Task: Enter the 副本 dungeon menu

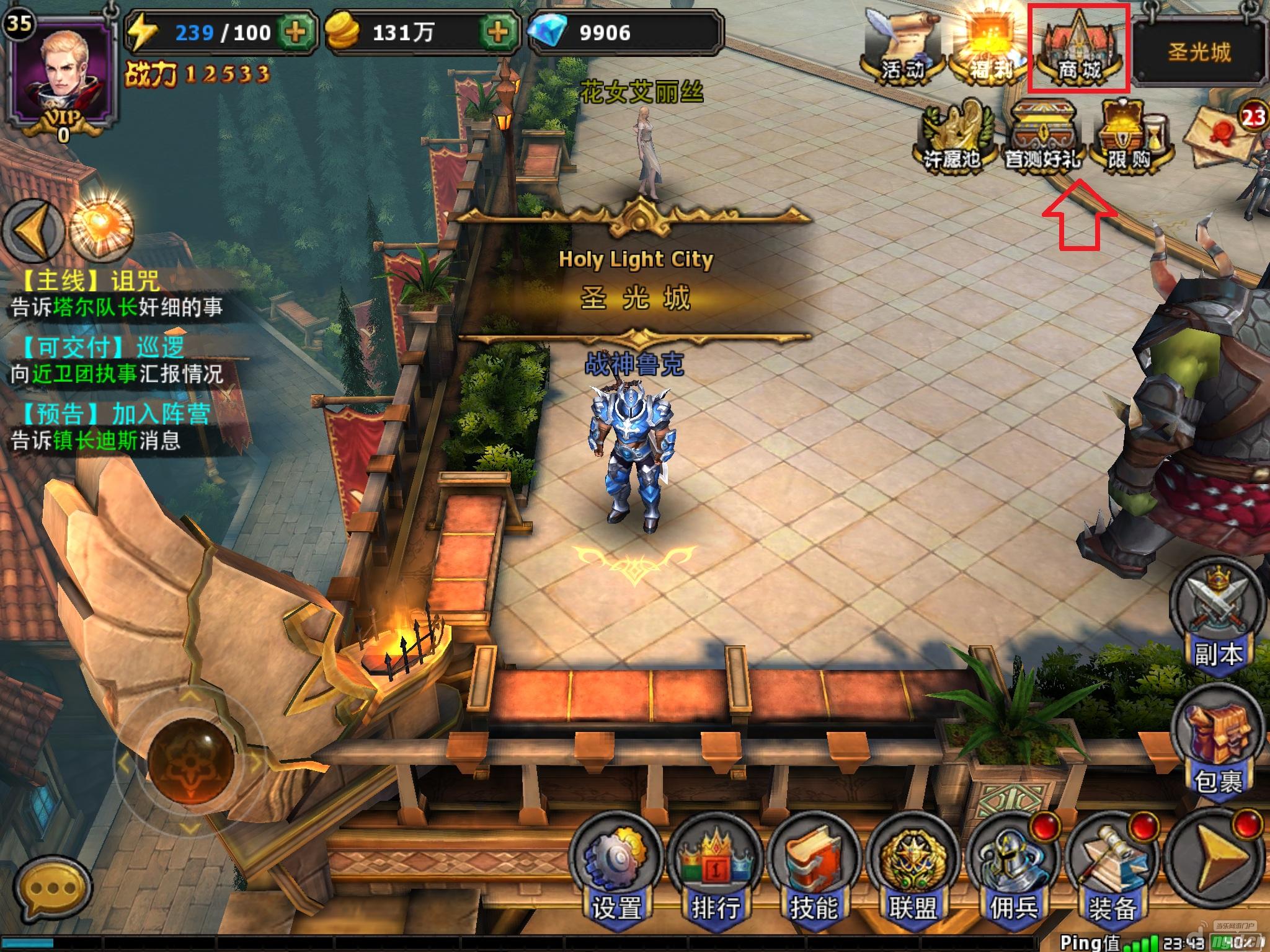Action: 1217,620
